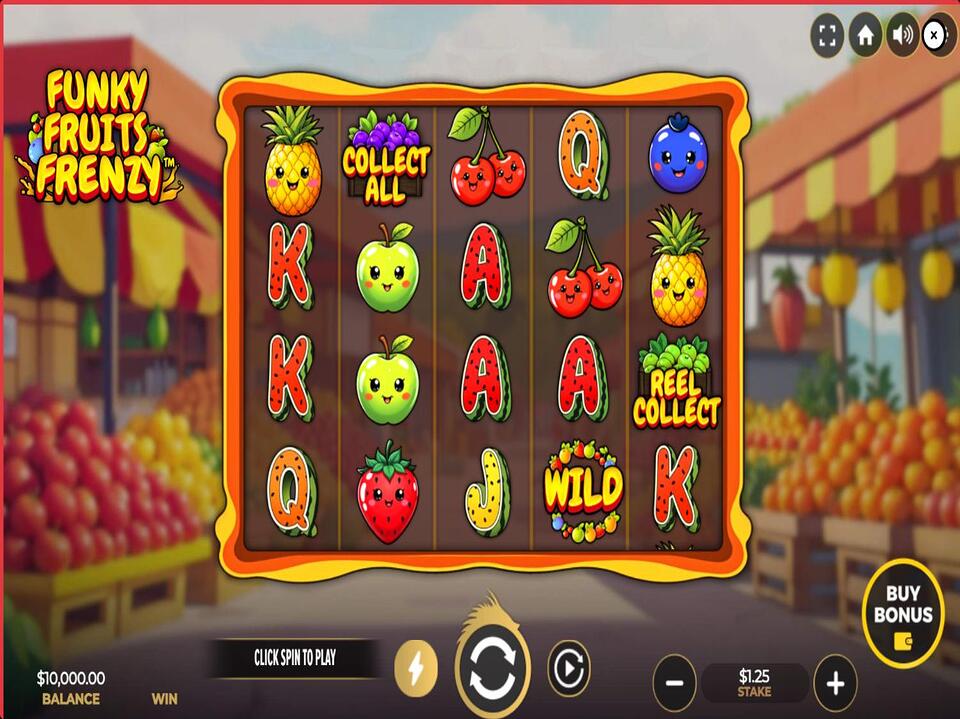The width and height of the screenshot is (960, 719).
Task: Increase the stake with the plus button
Action: 835,683
